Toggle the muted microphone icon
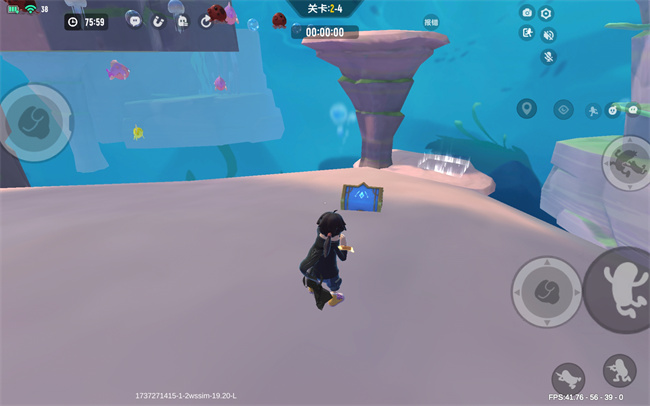The width and height of the screenshot is (650, 406). [548, 56]
